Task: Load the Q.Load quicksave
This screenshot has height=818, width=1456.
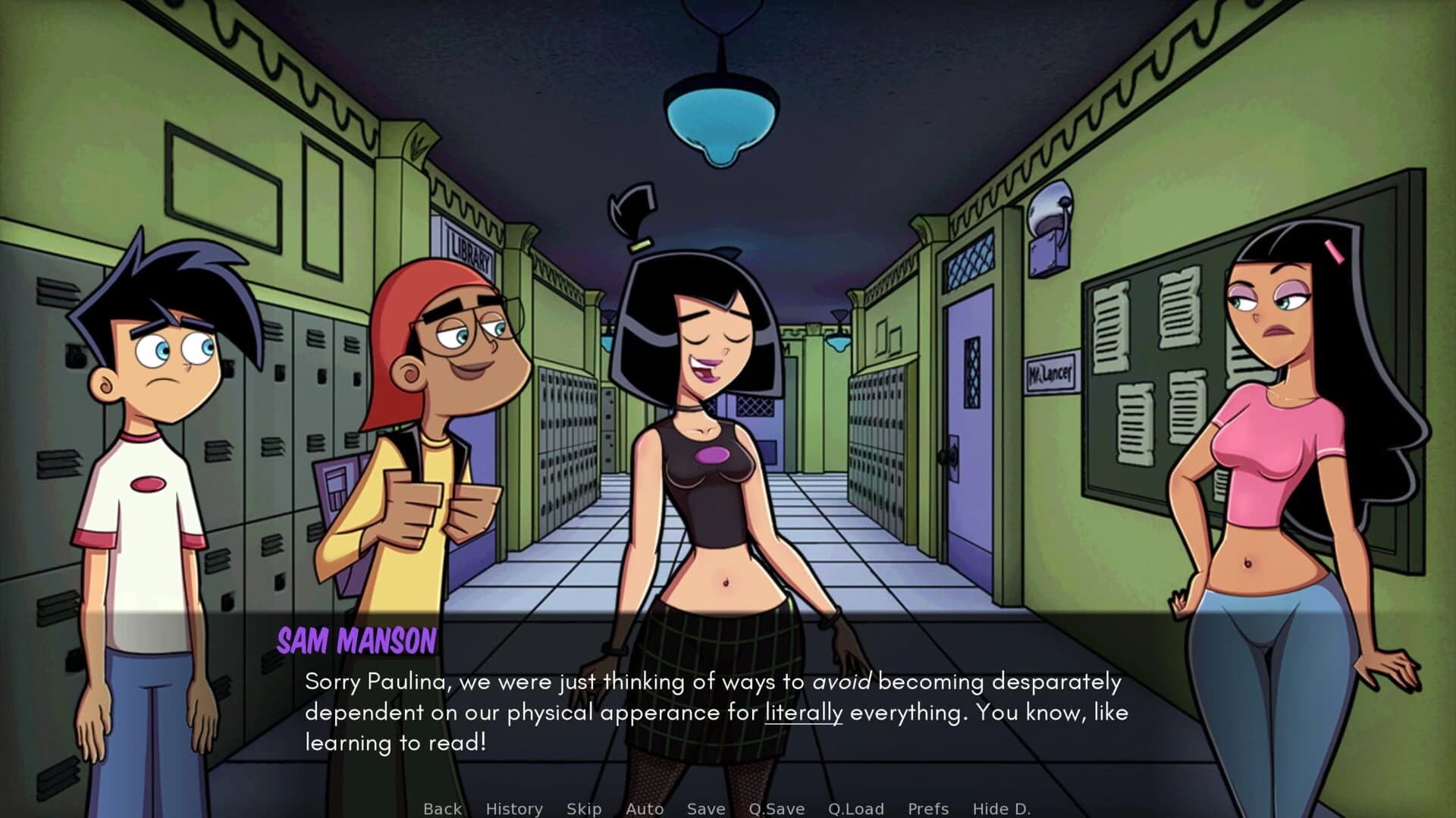Action: (x=857, y=808)
